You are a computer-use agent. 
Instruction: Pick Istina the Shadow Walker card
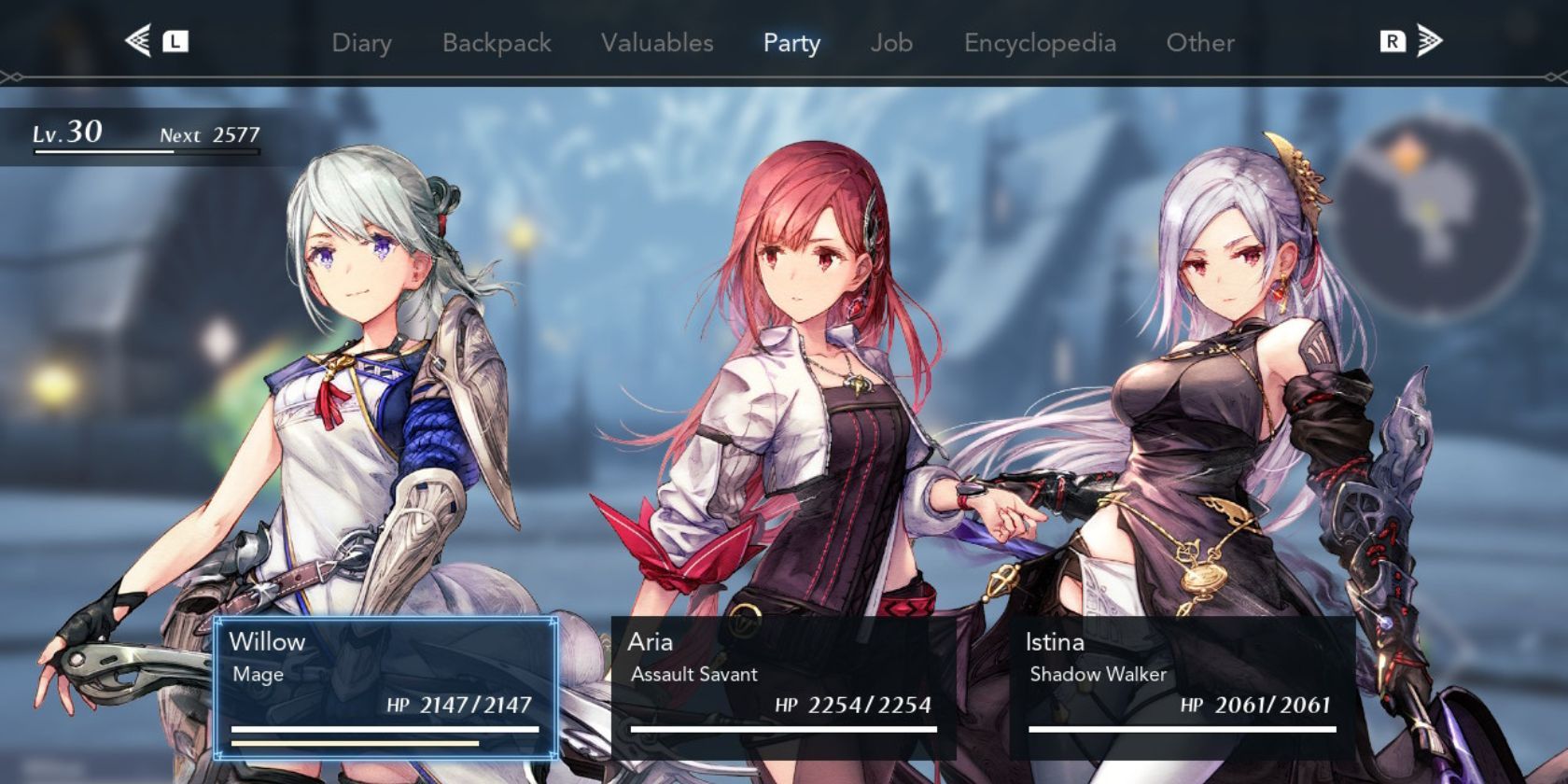coord(1182,687)
